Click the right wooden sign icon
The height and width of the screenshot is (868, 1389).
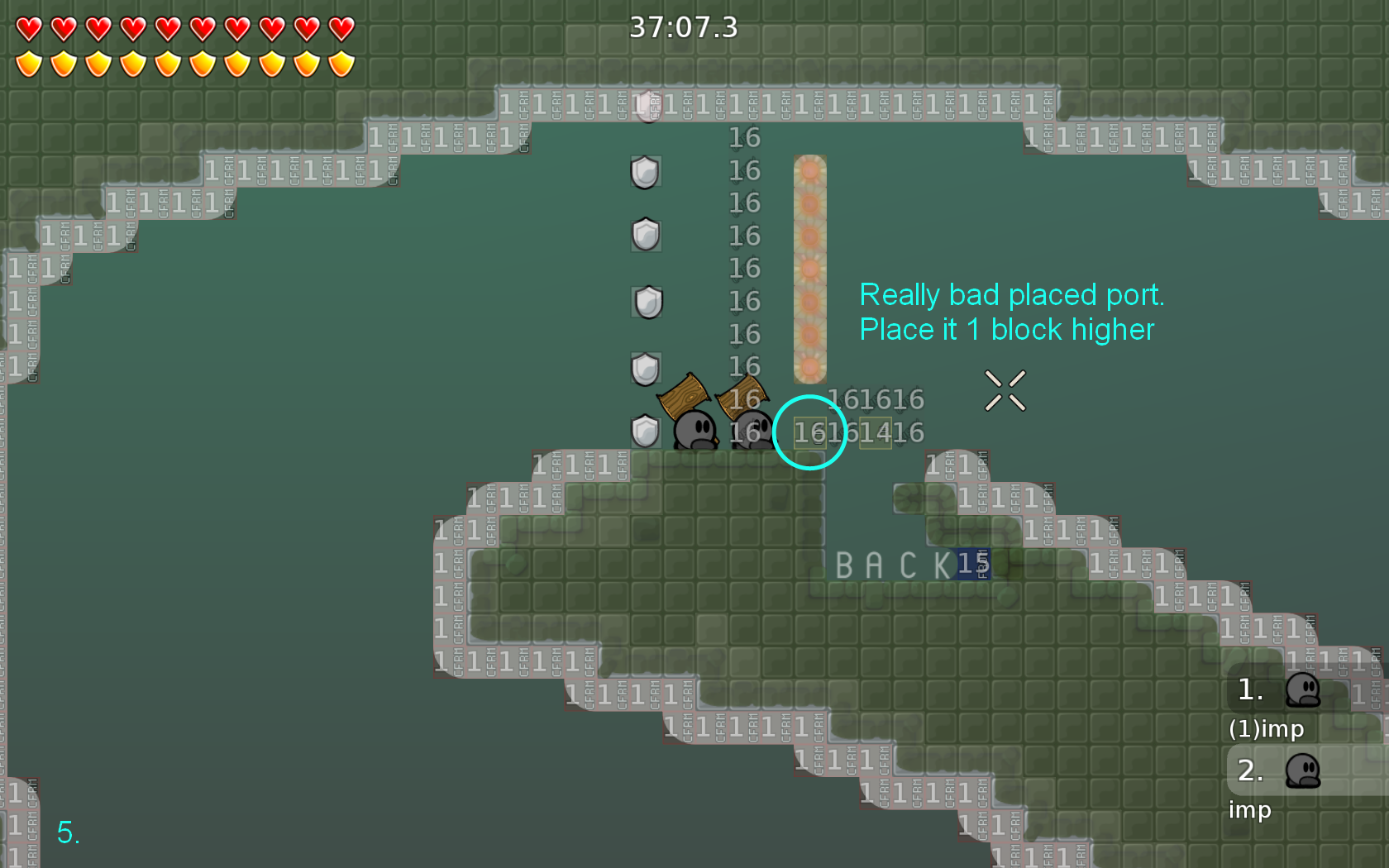[x=742, y=395]
